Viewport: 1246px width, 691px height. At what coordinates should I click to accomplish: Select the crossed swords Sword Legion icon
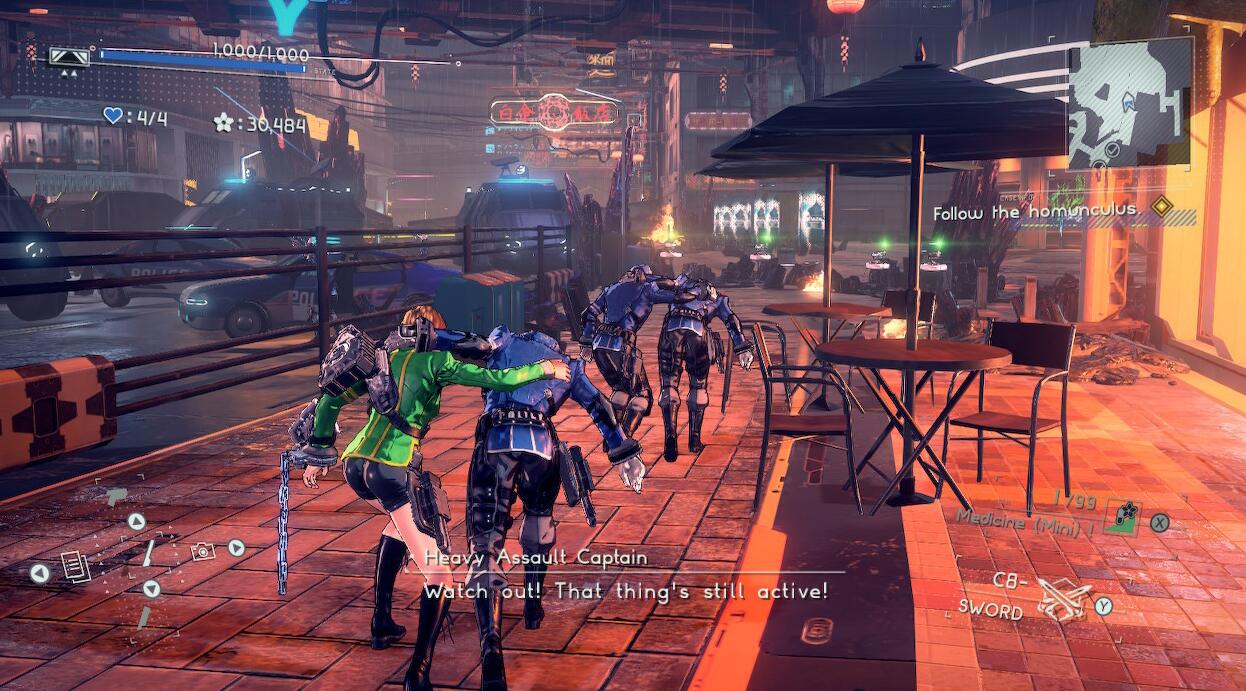click(1062, 597)
